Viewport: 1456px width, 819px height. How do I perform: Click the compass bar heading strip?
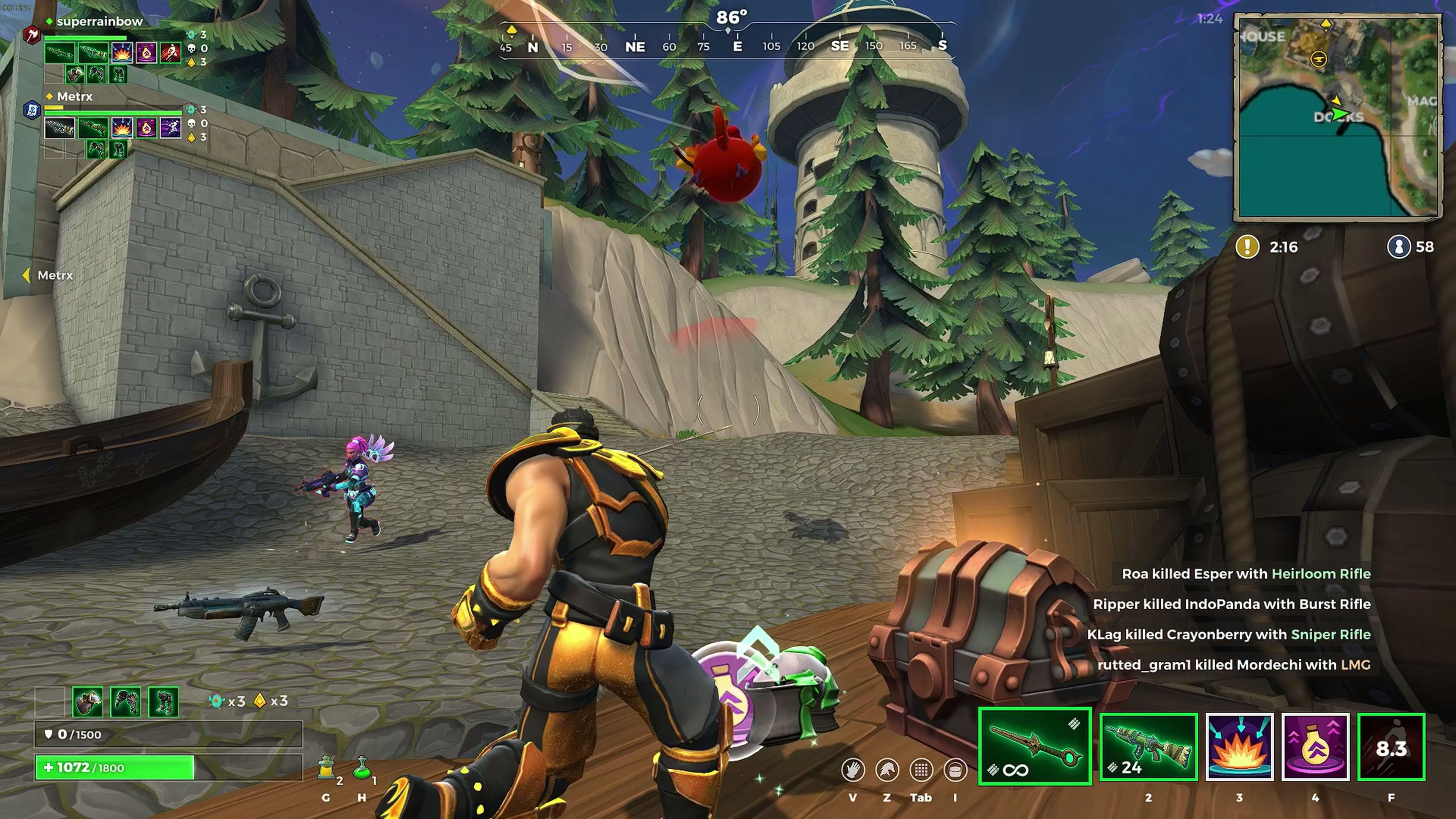[726, 46]
